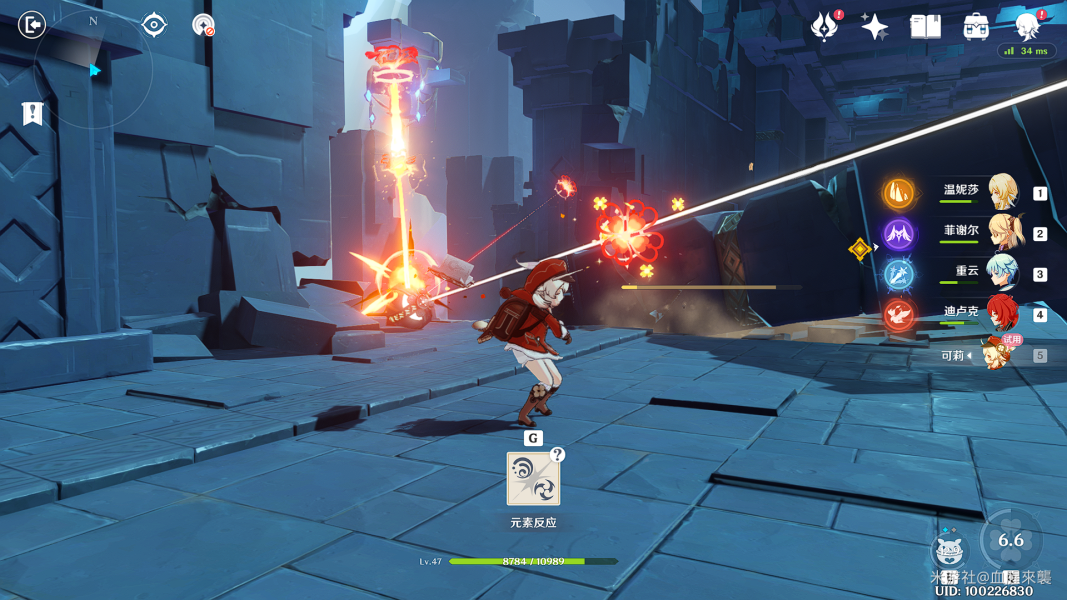
Task: Open the backpack inventory
Action: tap(976, 26)
